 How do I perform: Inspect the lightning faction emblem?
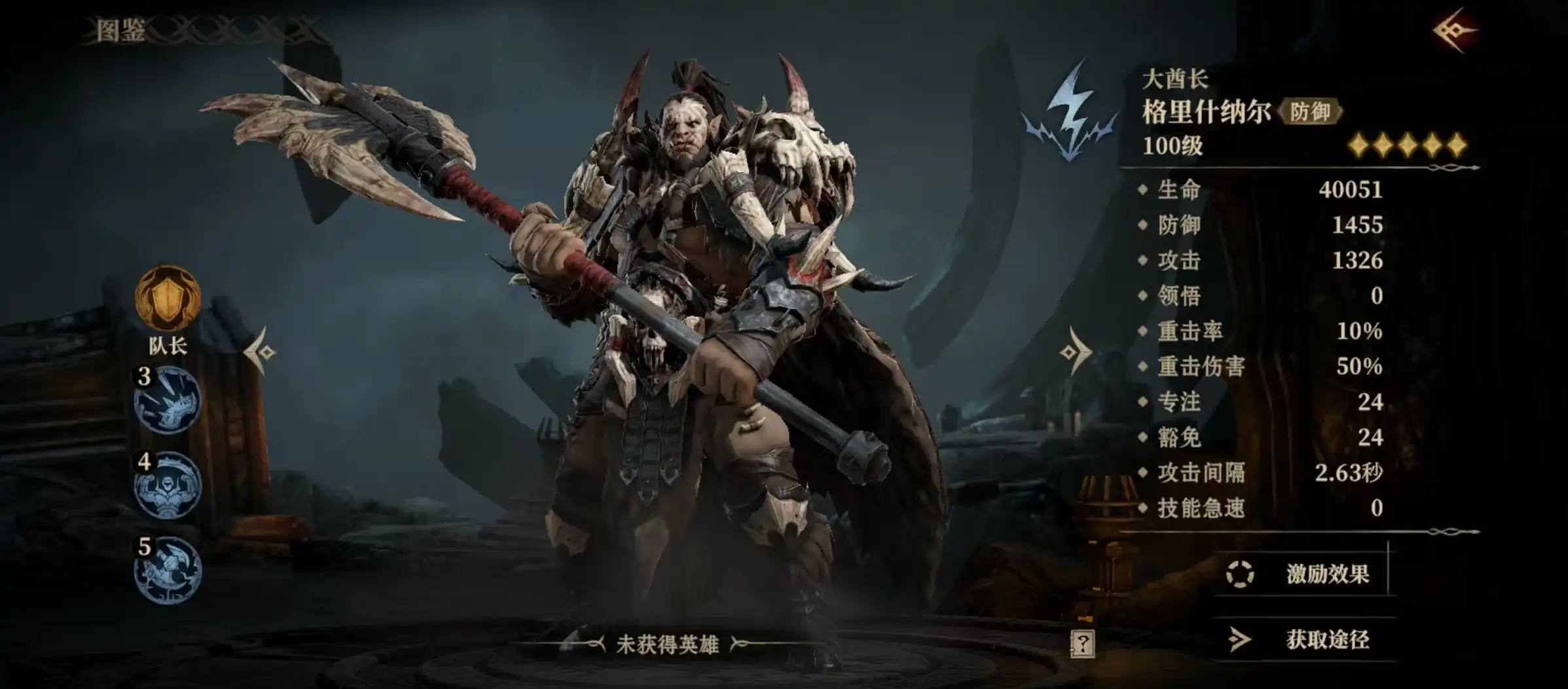click(x=1070, y=113)
